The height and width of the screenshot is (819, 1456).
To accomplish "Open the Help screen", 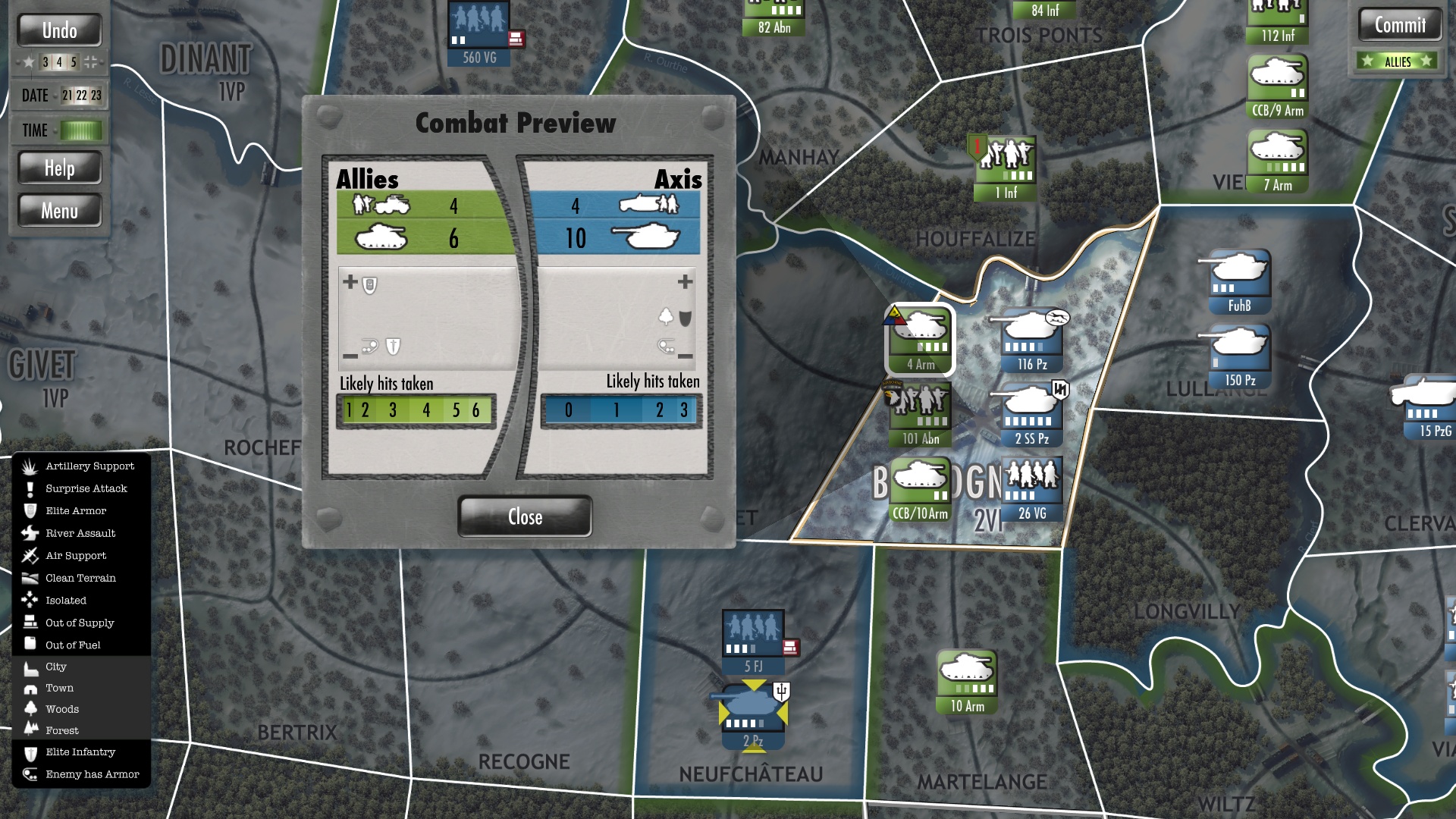I will pos(60,168).
